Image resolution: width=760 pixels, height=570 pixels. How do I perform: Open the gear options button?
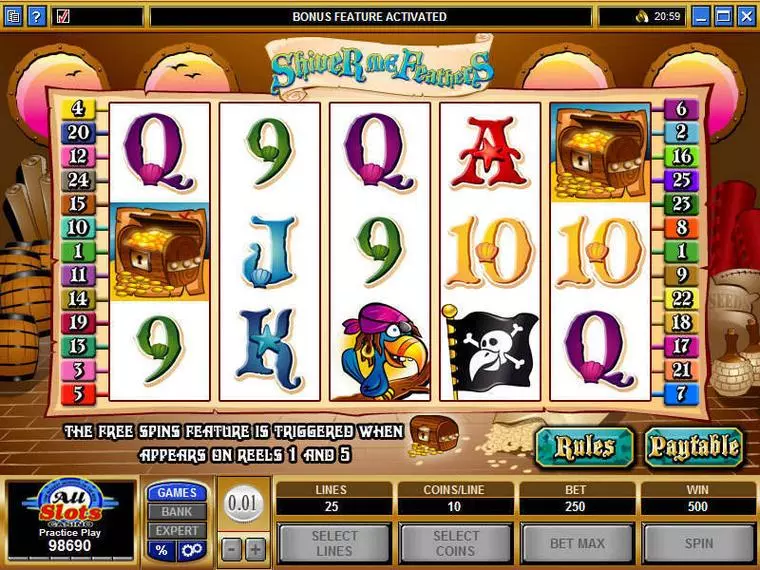click(191, 551)
